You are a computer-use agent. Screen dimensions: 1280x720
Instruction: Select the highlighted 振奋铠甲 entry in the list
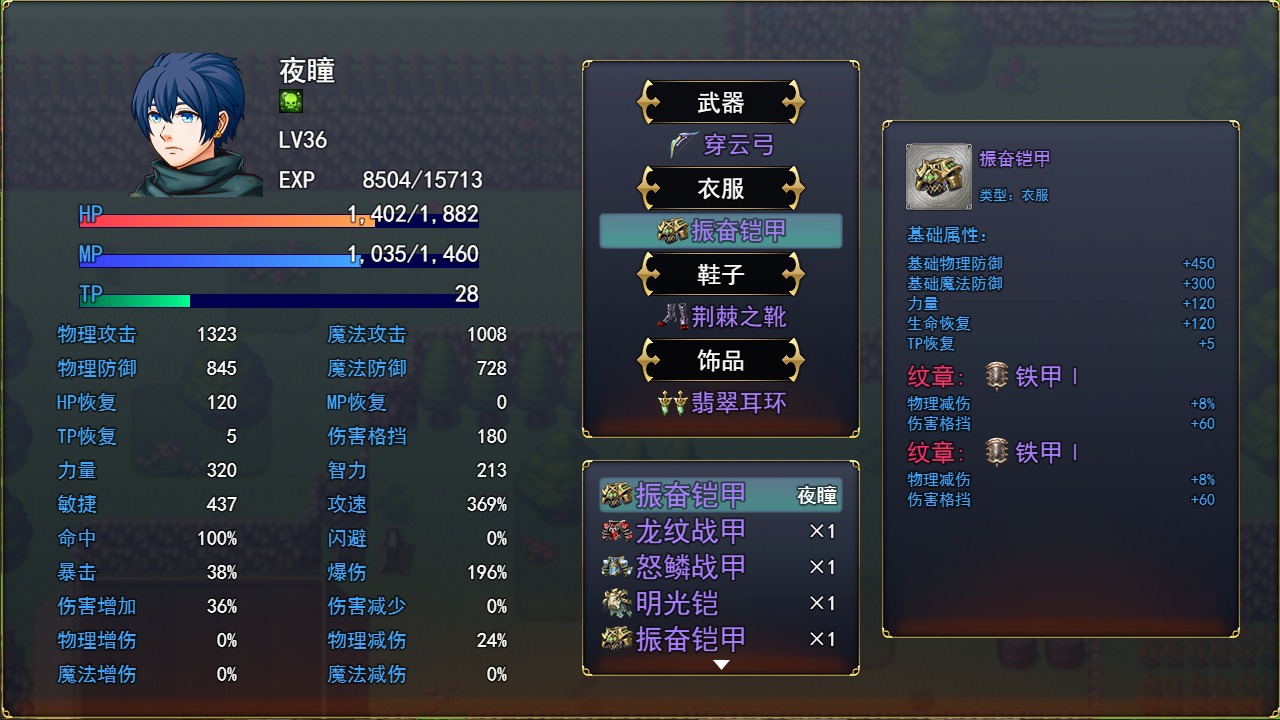point(720,495)
